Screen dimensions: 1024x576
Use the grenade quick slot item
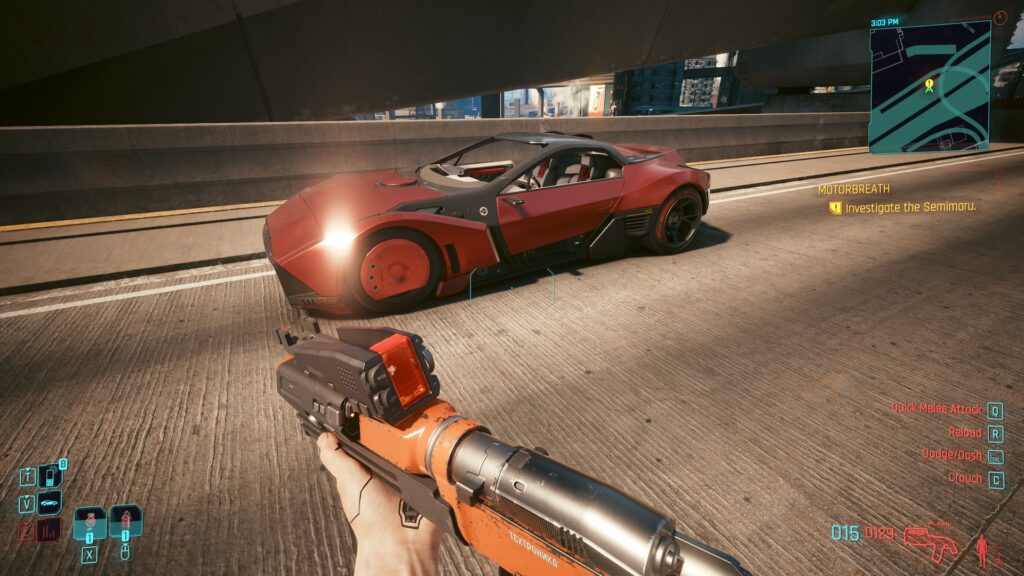coord(126,522)
